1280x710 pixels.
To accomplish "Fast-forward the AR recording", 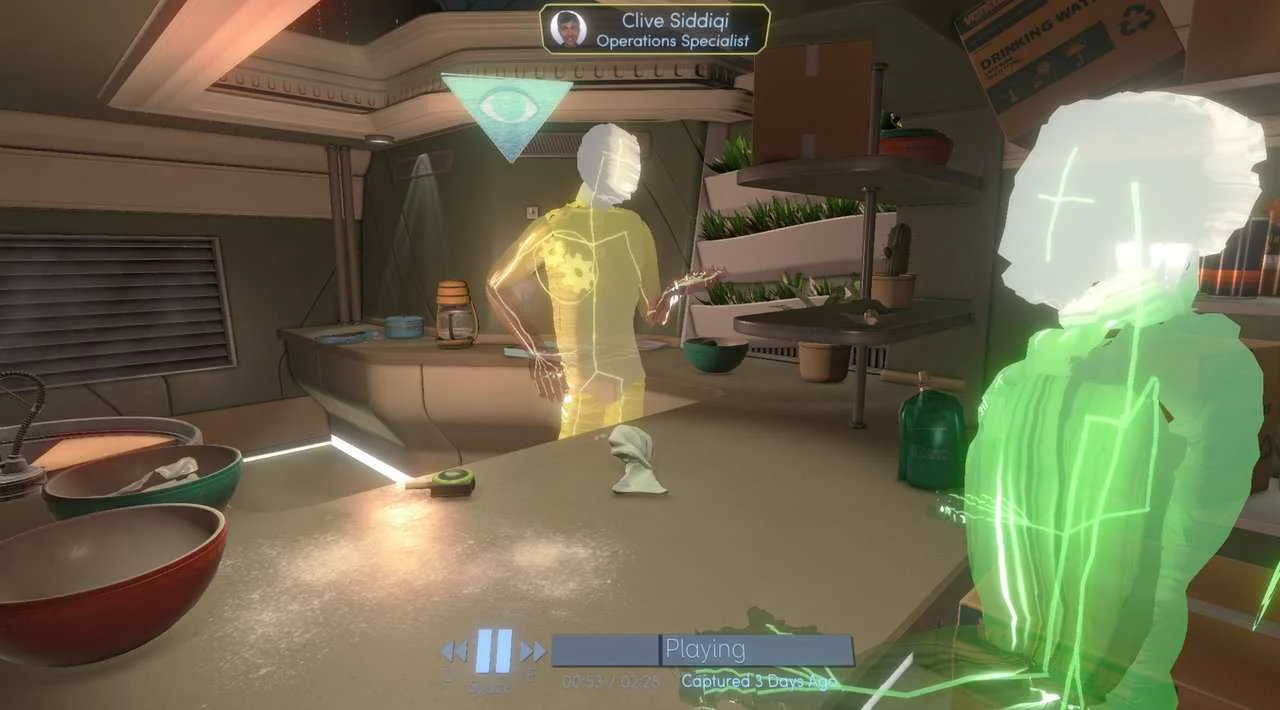I will (533, 651).
